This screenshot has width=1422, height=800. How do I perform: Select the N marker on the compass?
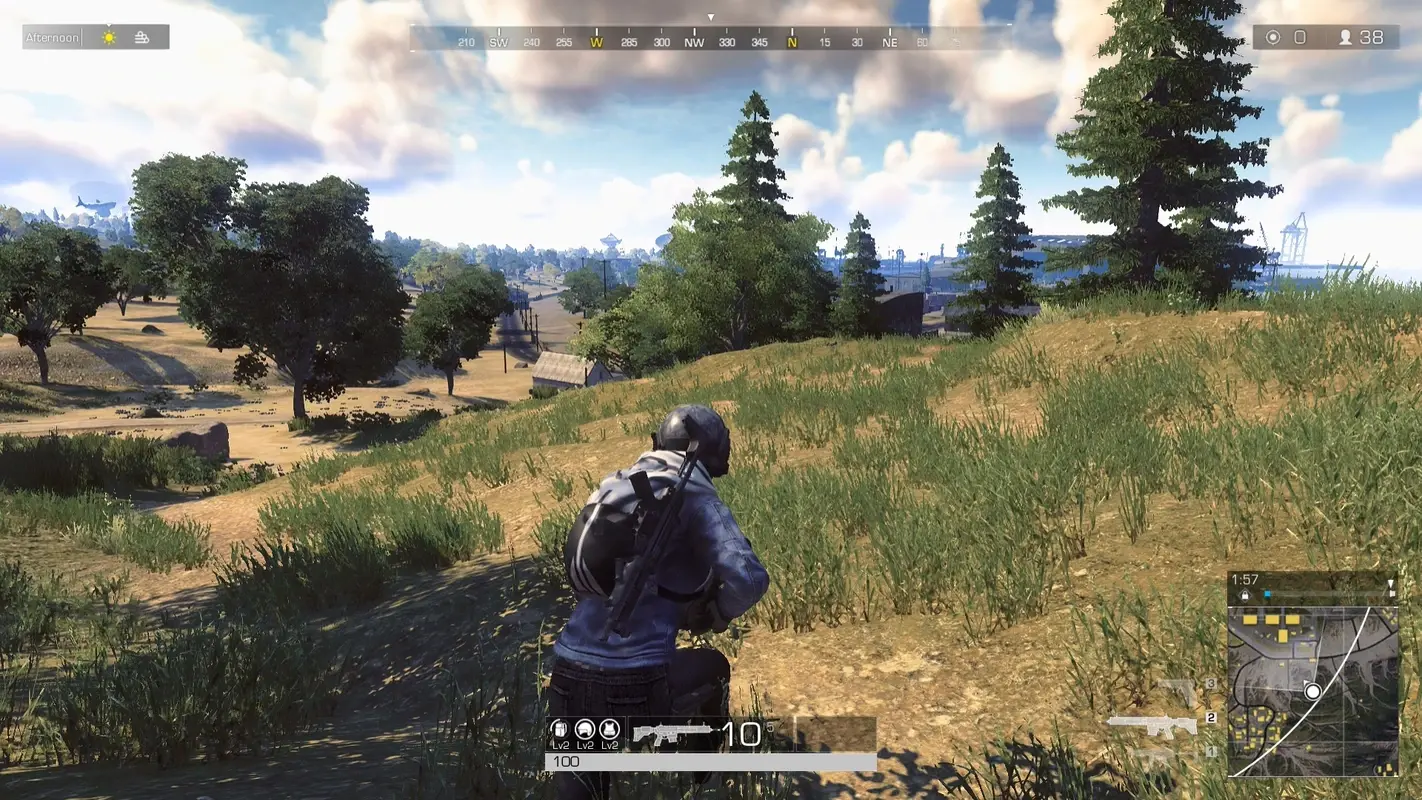790,43
